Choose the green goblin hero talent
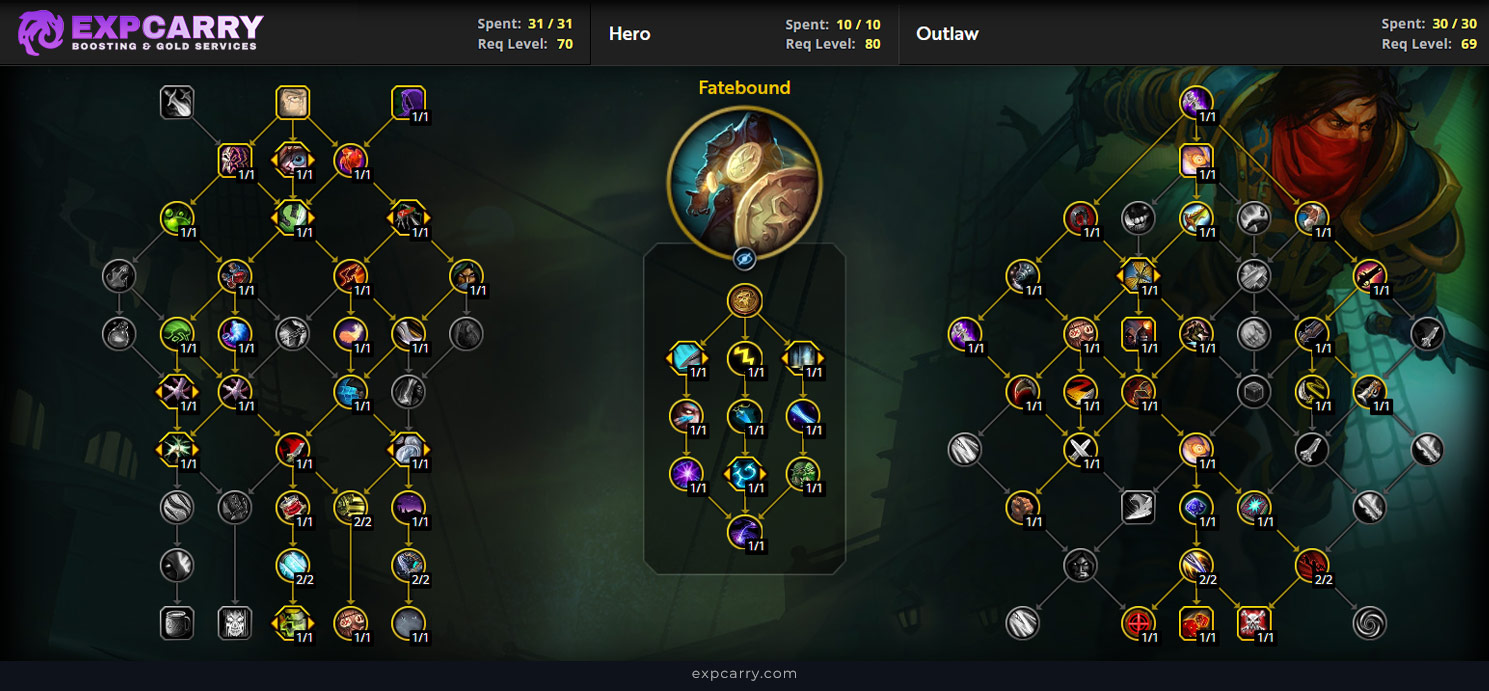1489x691 pixels. click(x=803, y=473)
